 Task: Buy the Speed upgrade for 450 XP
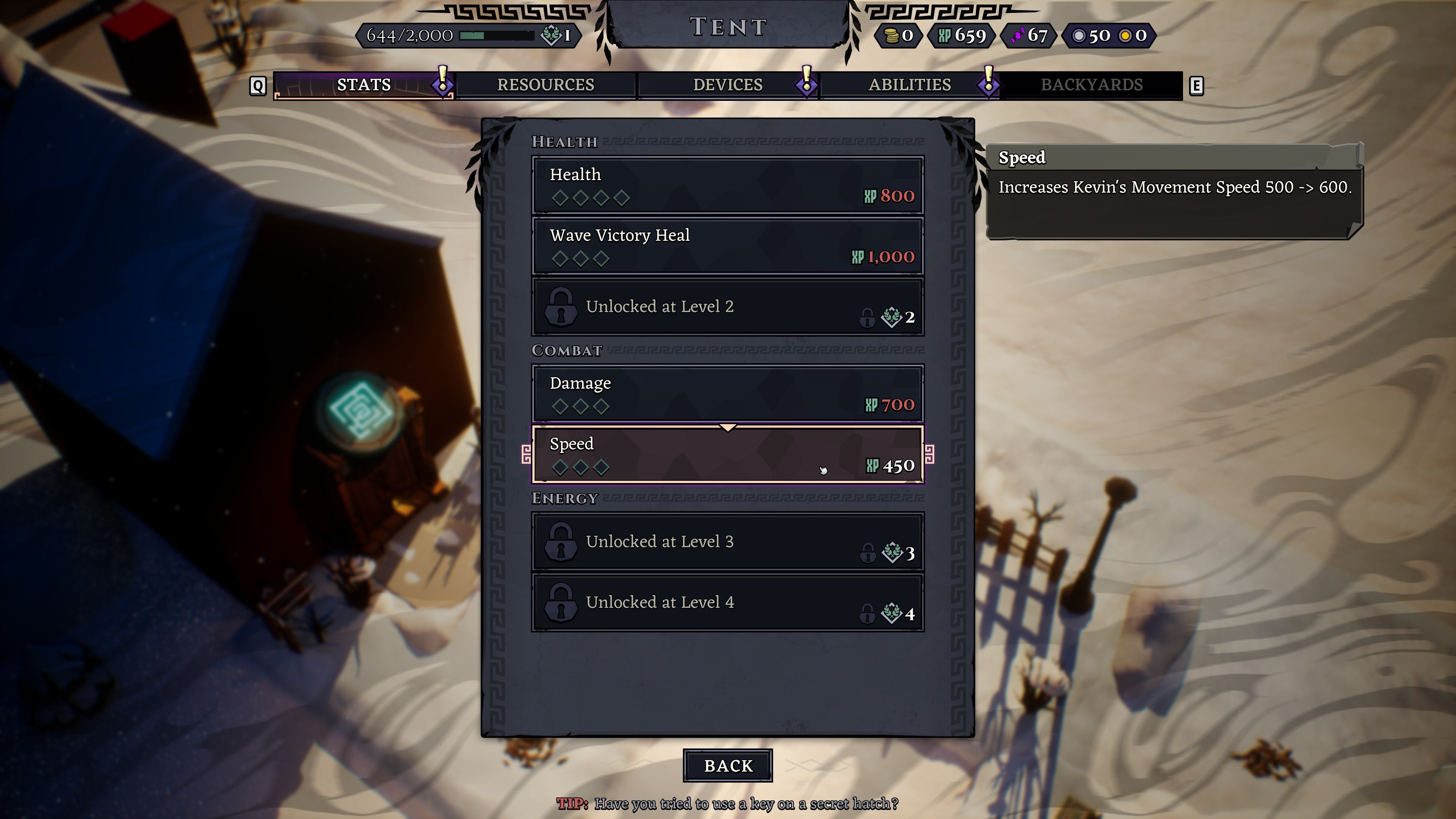point(728,455)
